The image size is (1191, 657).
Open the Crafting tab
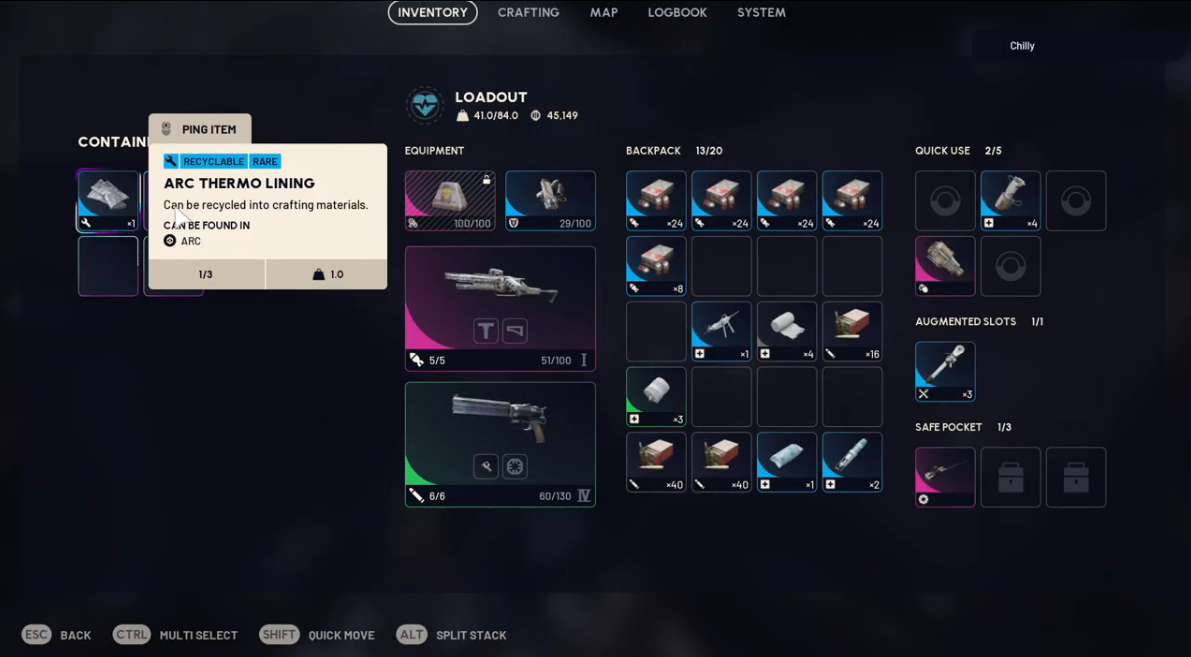pyautogui.click(x=528, y=13)
